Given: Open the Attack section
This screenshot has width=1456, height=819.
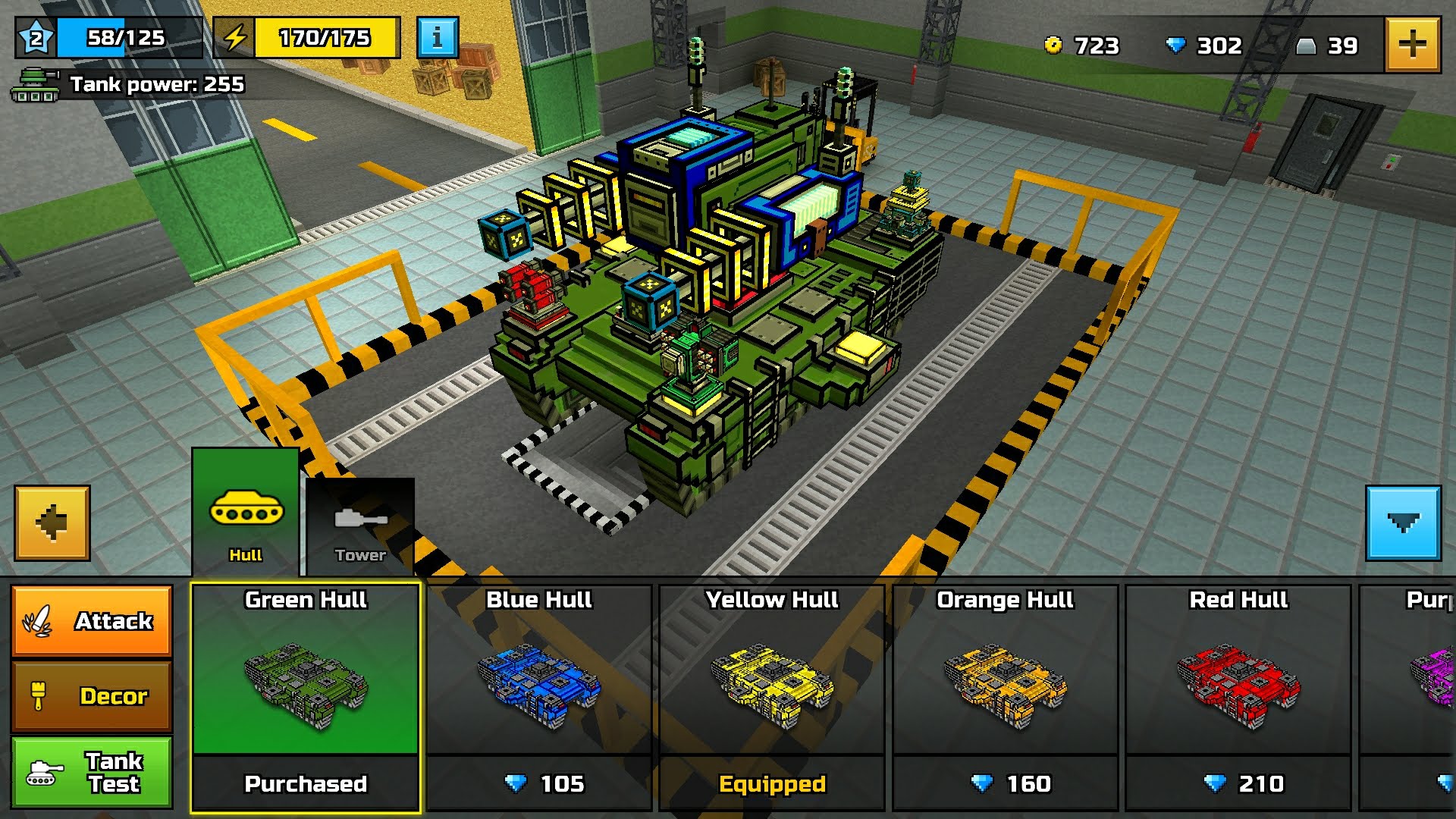Looking at the screenshot, I should 92,620.
